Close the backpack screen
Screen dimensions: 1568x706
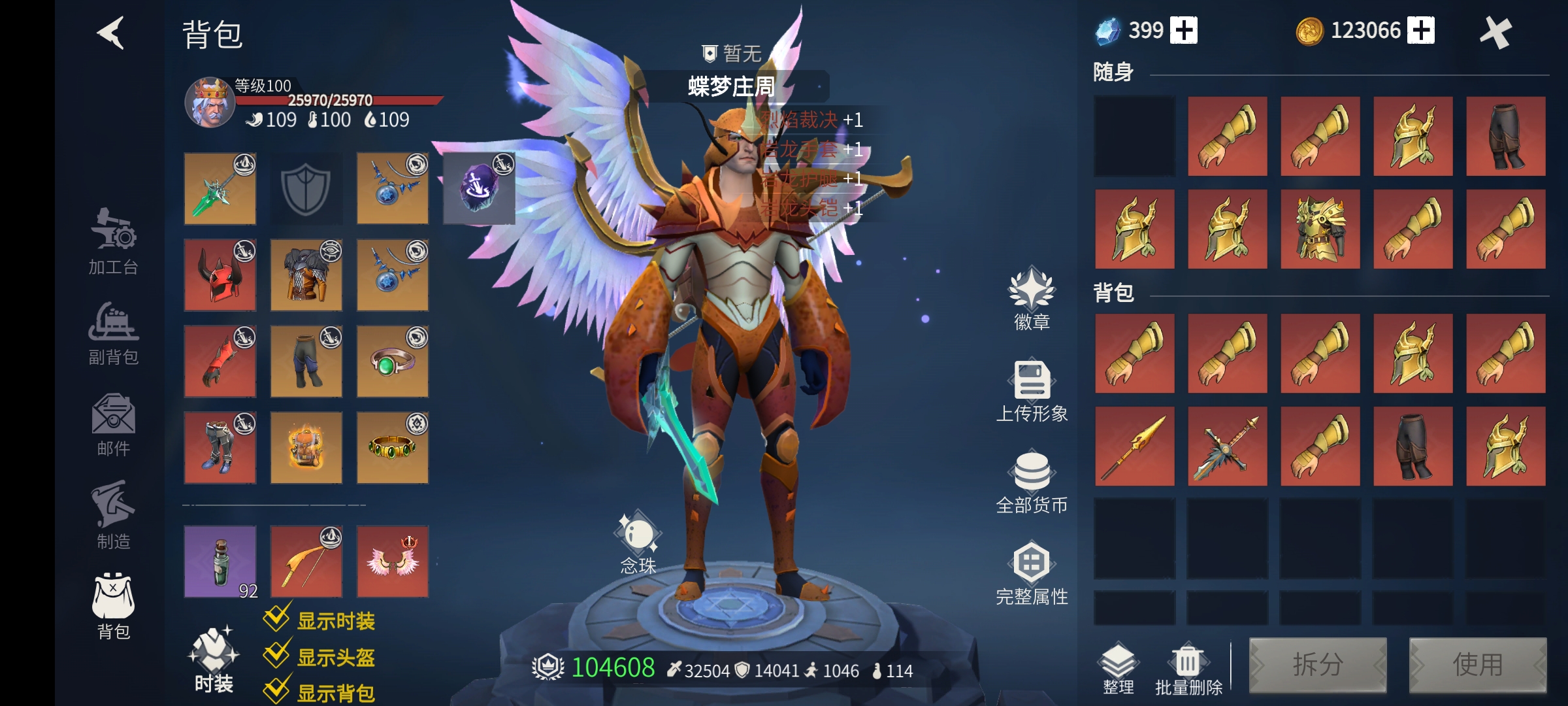pyautogui.click(x=1495, y=33)
